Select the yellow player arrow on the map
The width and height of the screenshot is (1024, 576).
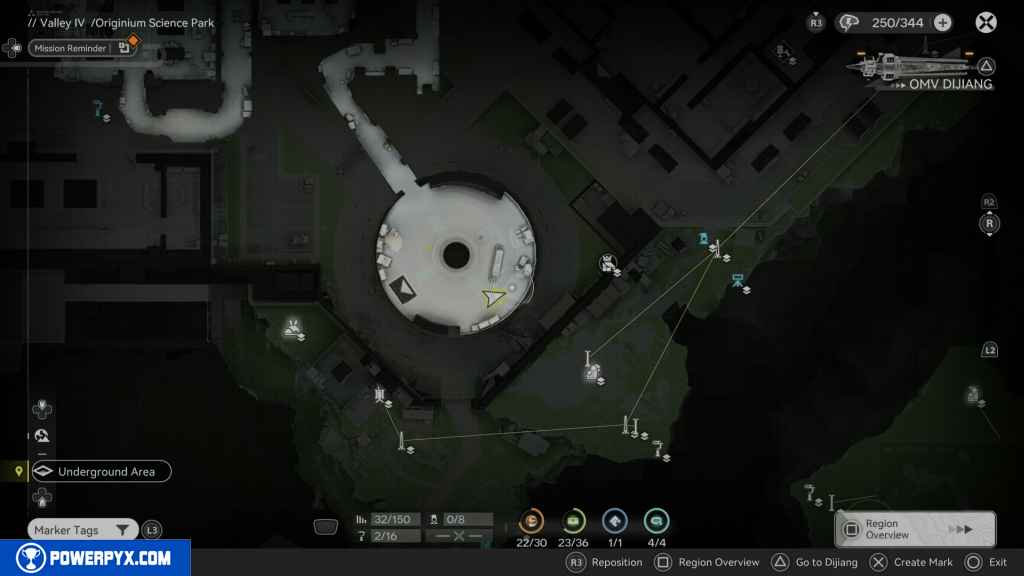coord(493,297)
